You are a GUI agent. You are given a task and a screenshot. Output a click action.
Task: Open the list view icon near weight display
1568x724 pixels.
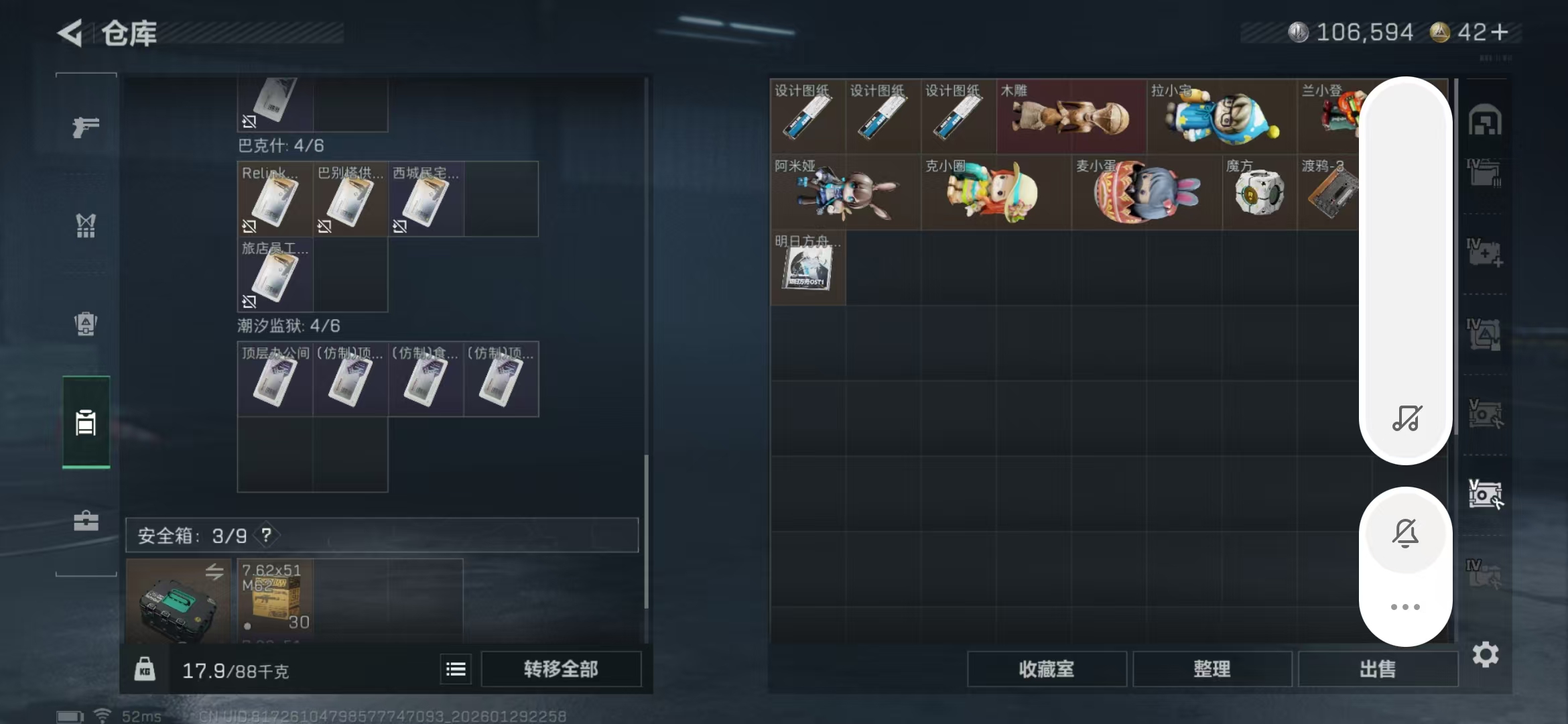click(x=455, y=669)
